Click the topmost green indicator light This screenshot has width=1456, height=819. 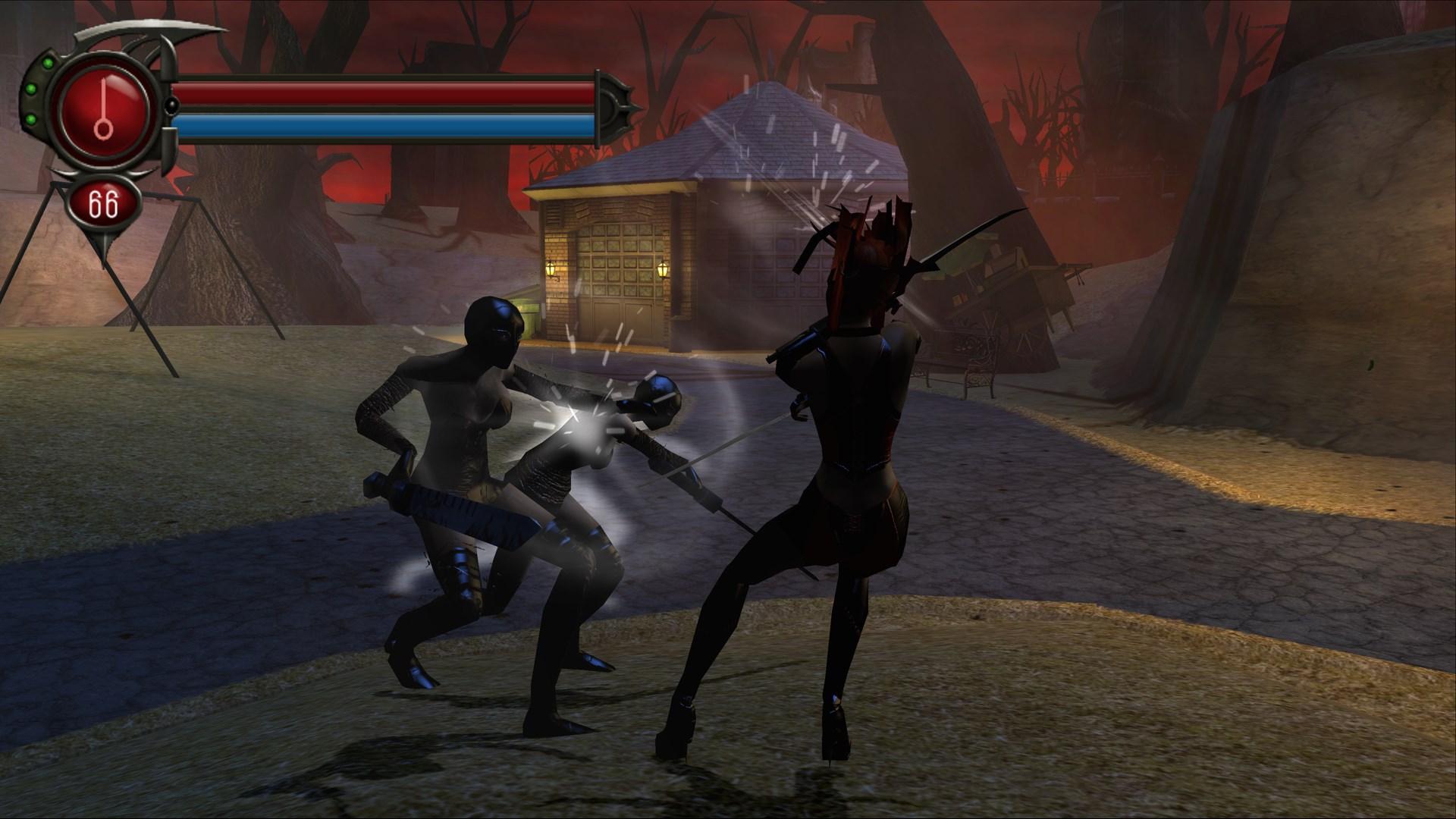click(x=47, y=63)
